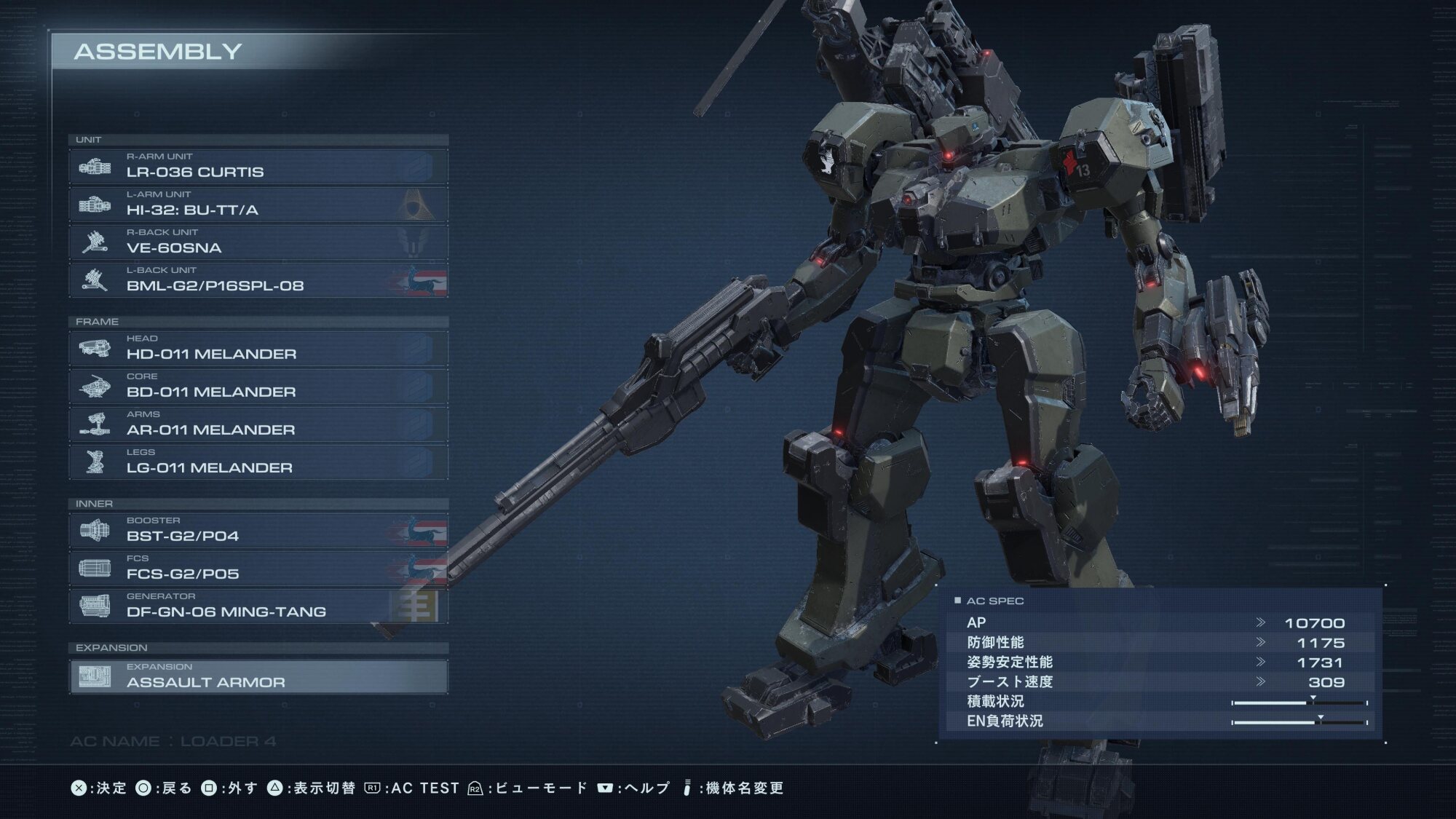
Task: Choose the LEGS part LG-011 MELANDER
Action: coord(258,462)
